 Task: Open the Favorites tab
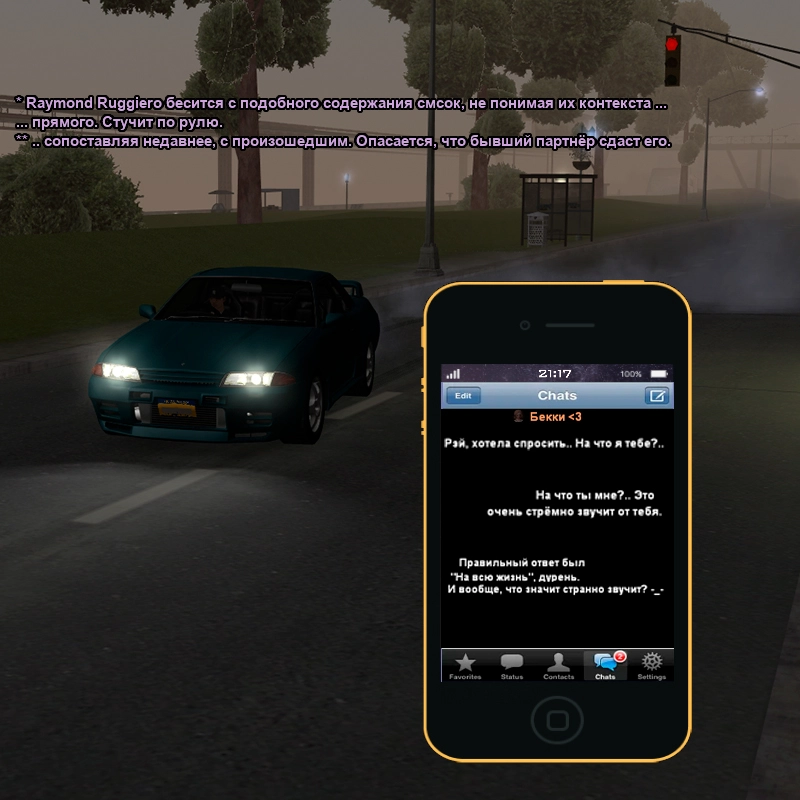[465, 665]
